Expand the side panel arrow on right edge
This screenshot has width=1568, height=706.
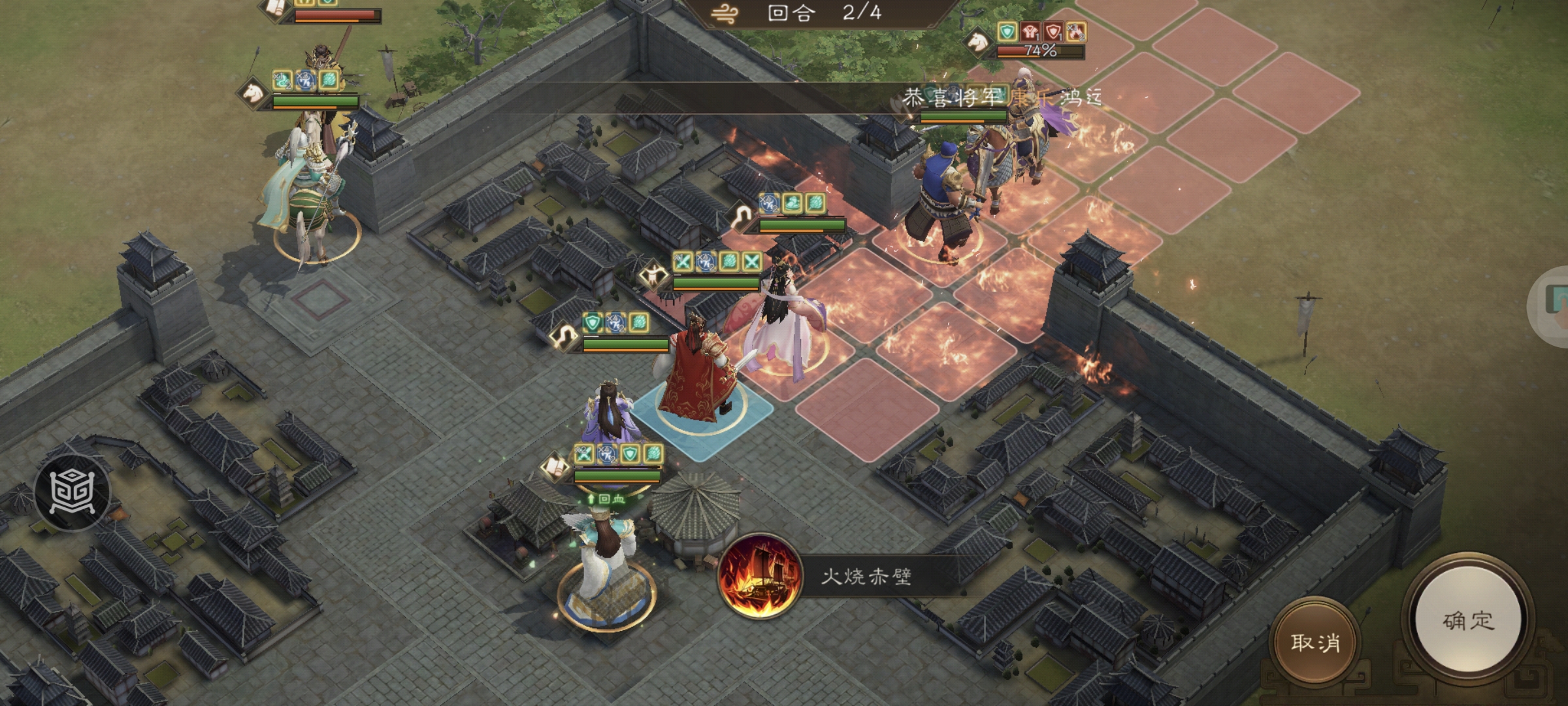[1561, 301]
